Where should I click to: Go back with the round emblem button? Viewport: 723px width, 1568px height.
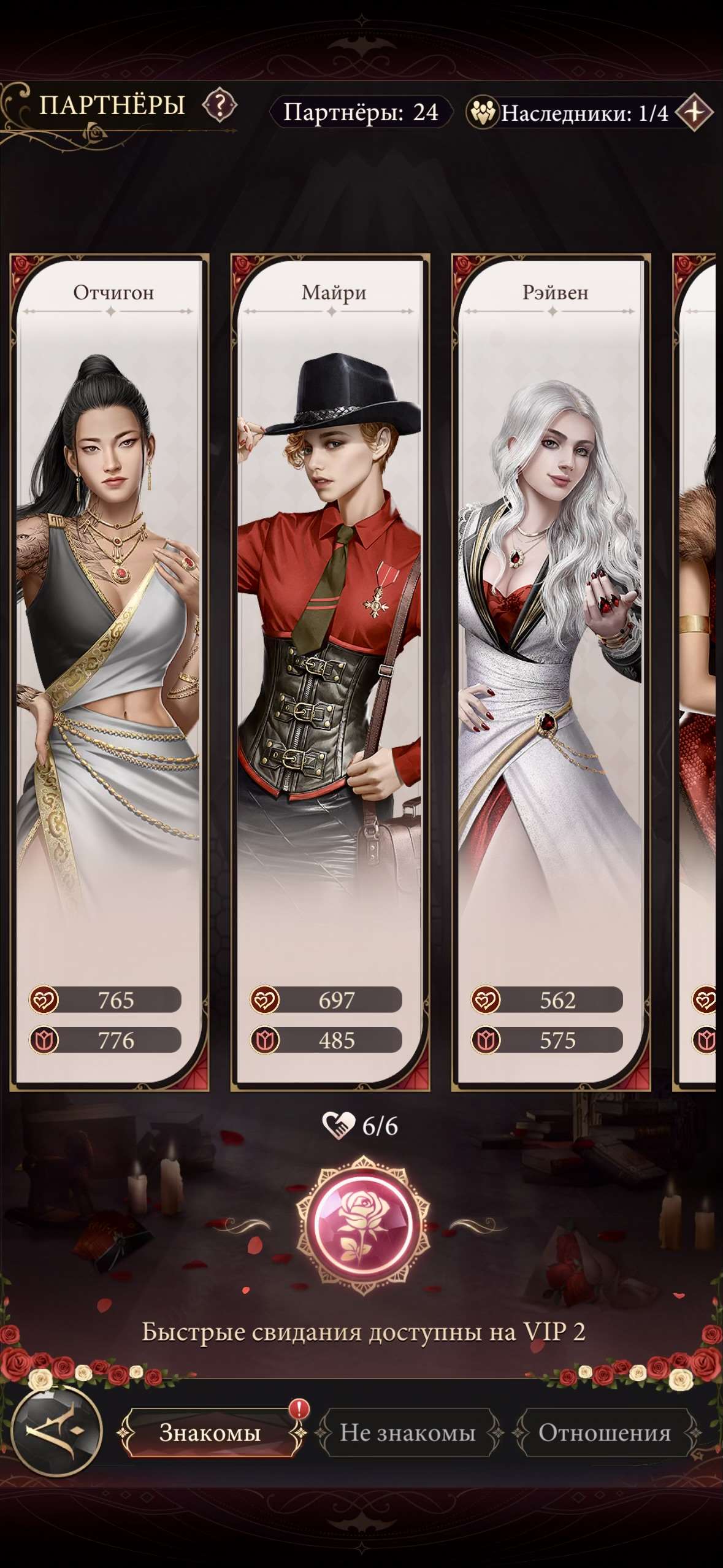(x=57, y=1431)
